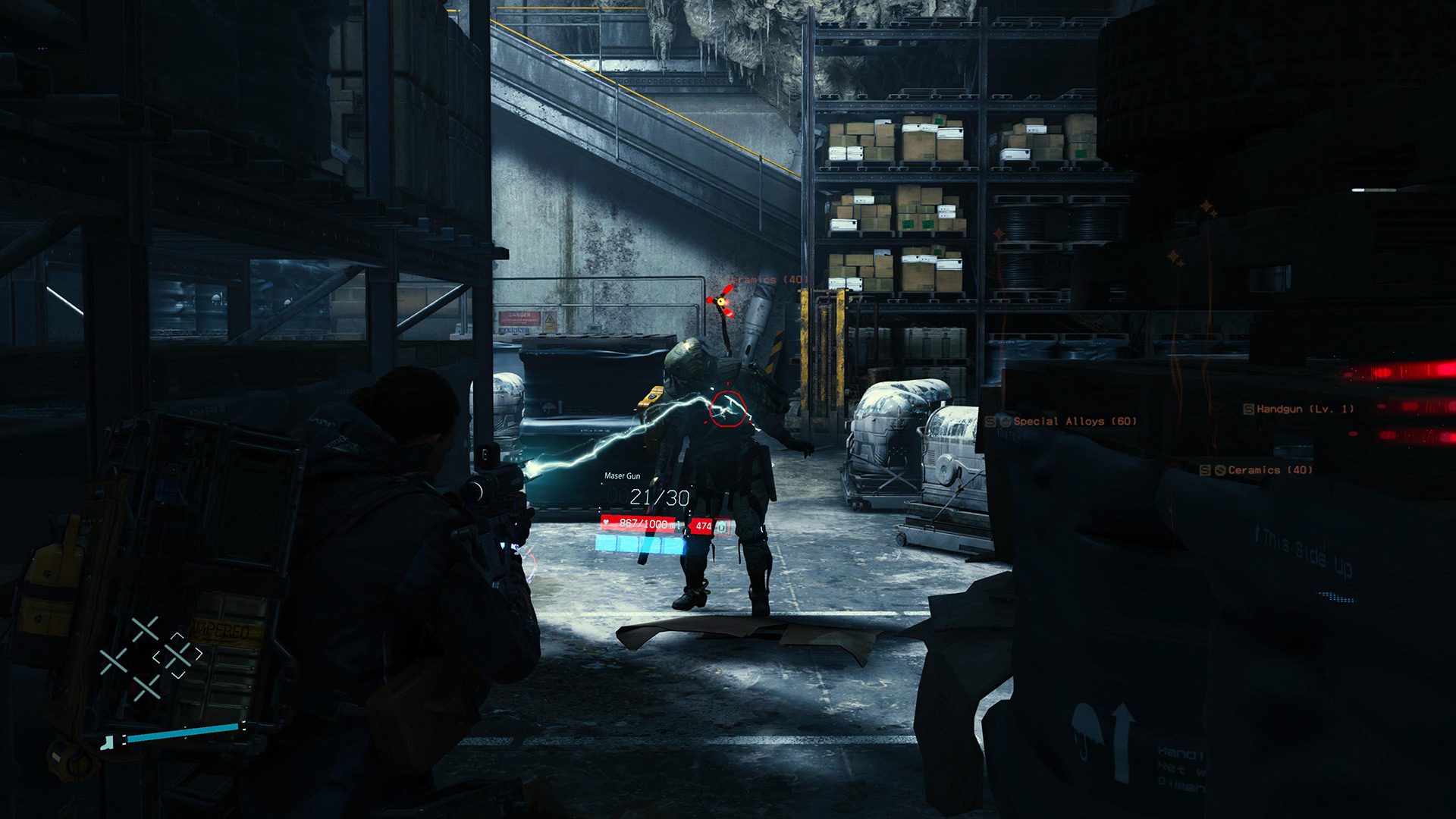Select the Maser Gun weapon label
1456x819 pixels.
pos(623,475)
